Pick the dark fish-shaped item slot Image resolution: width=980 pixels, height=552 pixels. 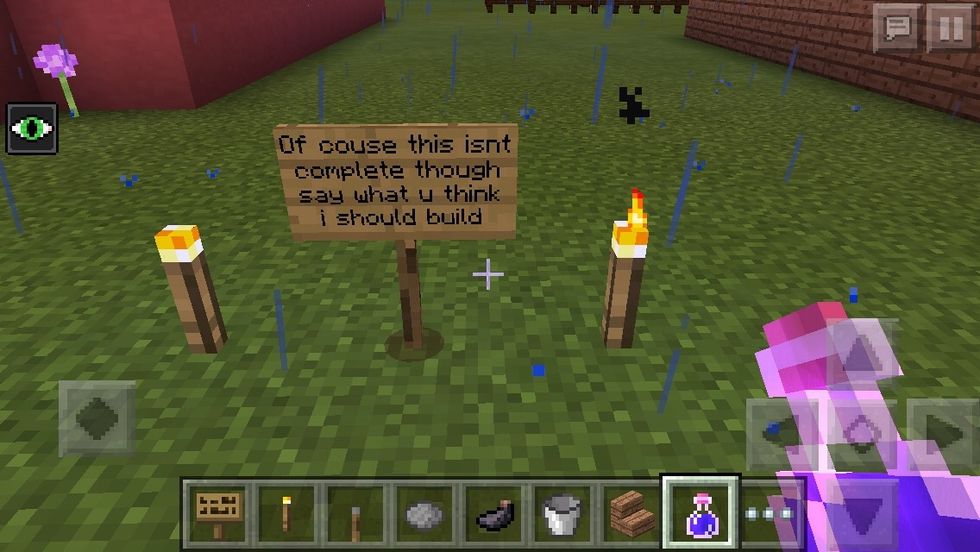pyautogui.click(x=493, y=513)
